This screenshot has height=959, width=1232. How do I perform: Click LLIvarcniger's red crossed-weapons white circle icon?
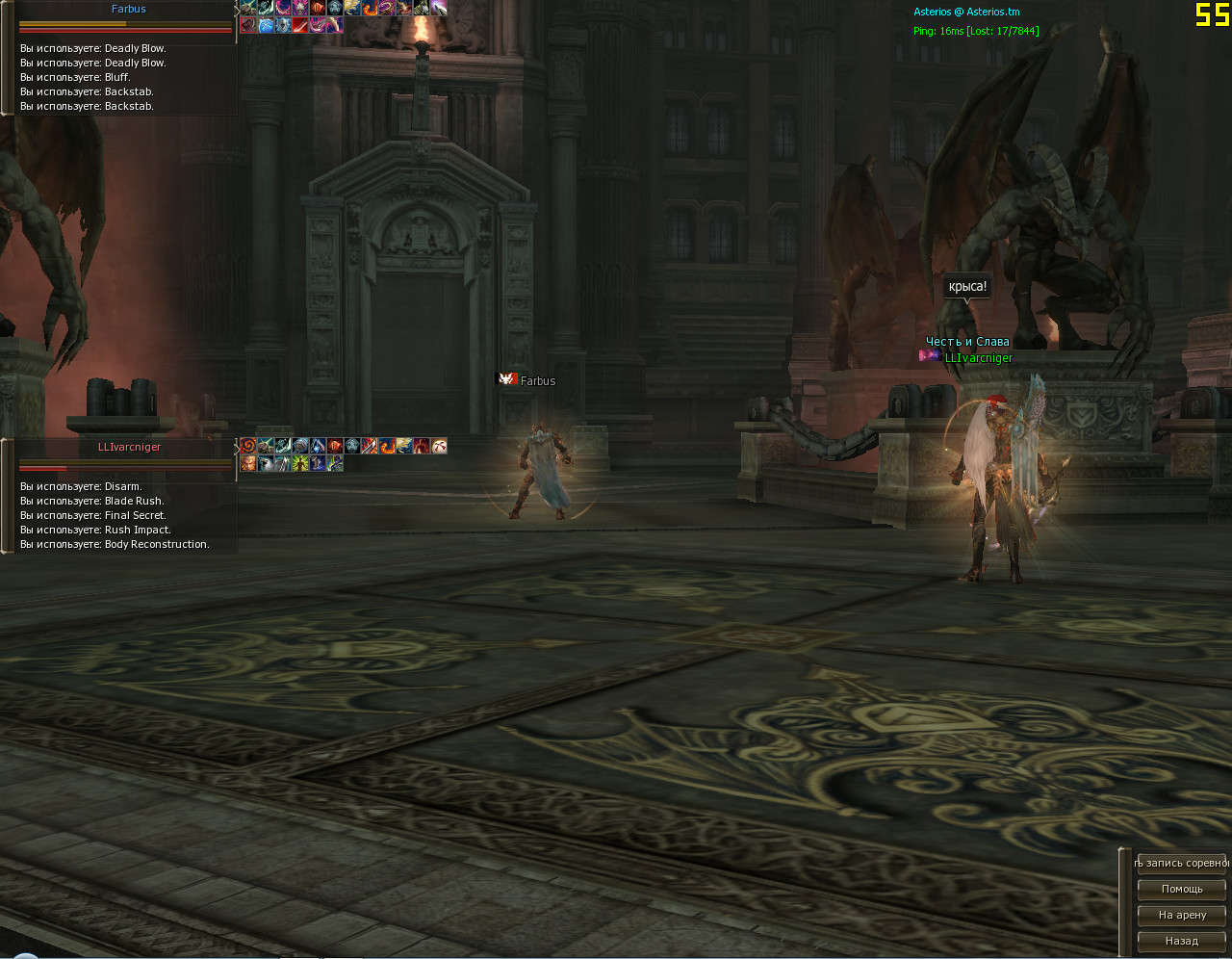(x=439, y=446)
